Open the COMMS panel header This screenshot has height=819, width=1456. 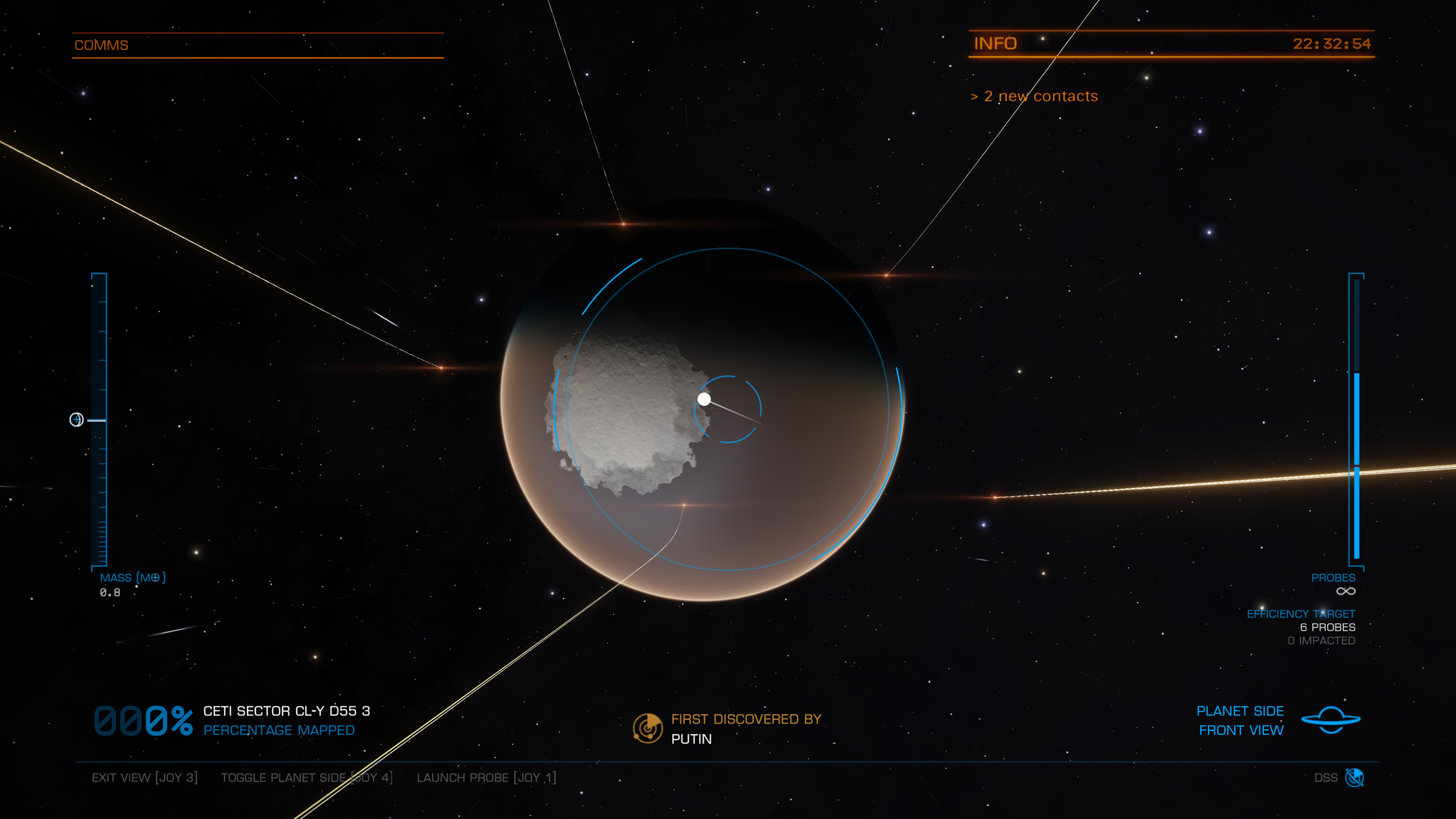point(101,45)
